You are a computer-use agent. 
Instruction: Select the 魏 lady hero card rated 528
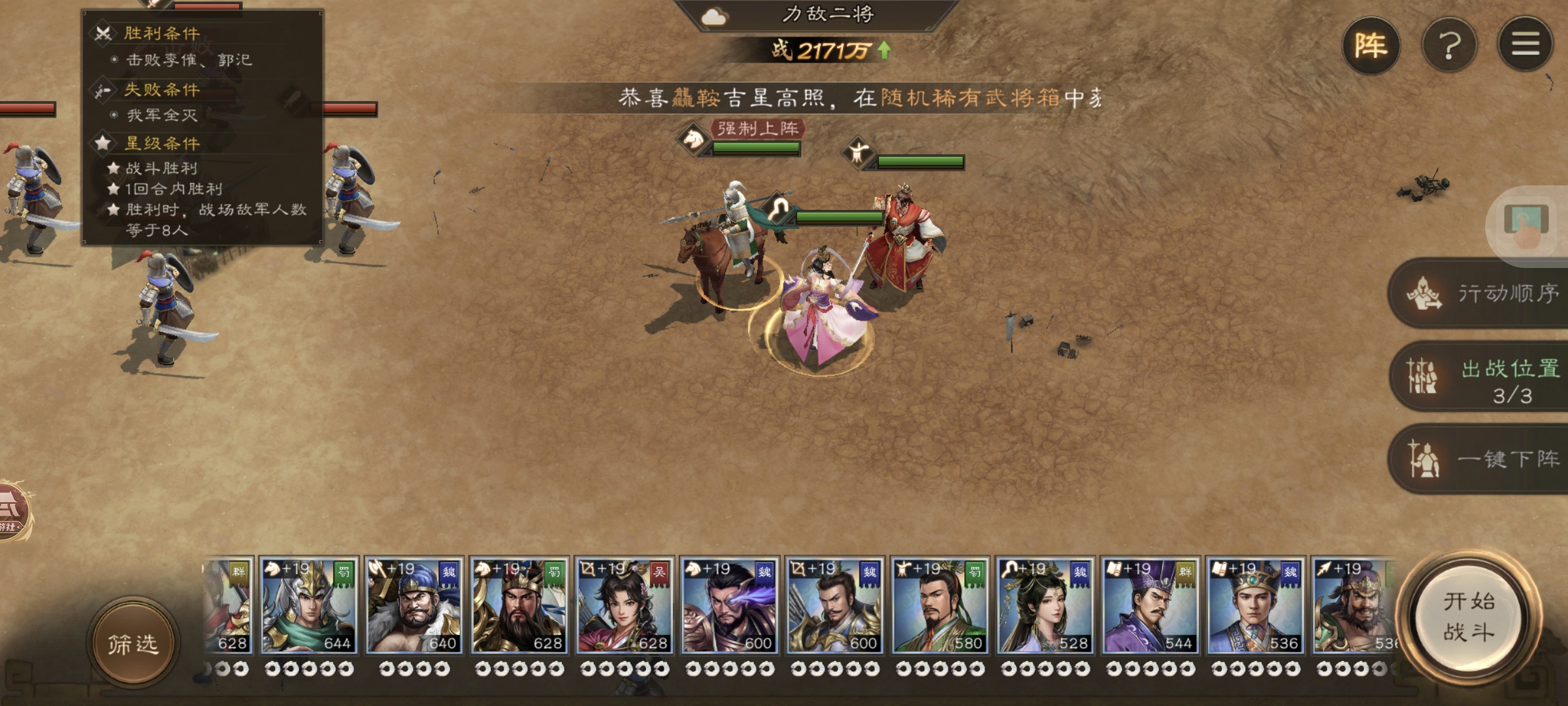click(x=1045, y=605)
